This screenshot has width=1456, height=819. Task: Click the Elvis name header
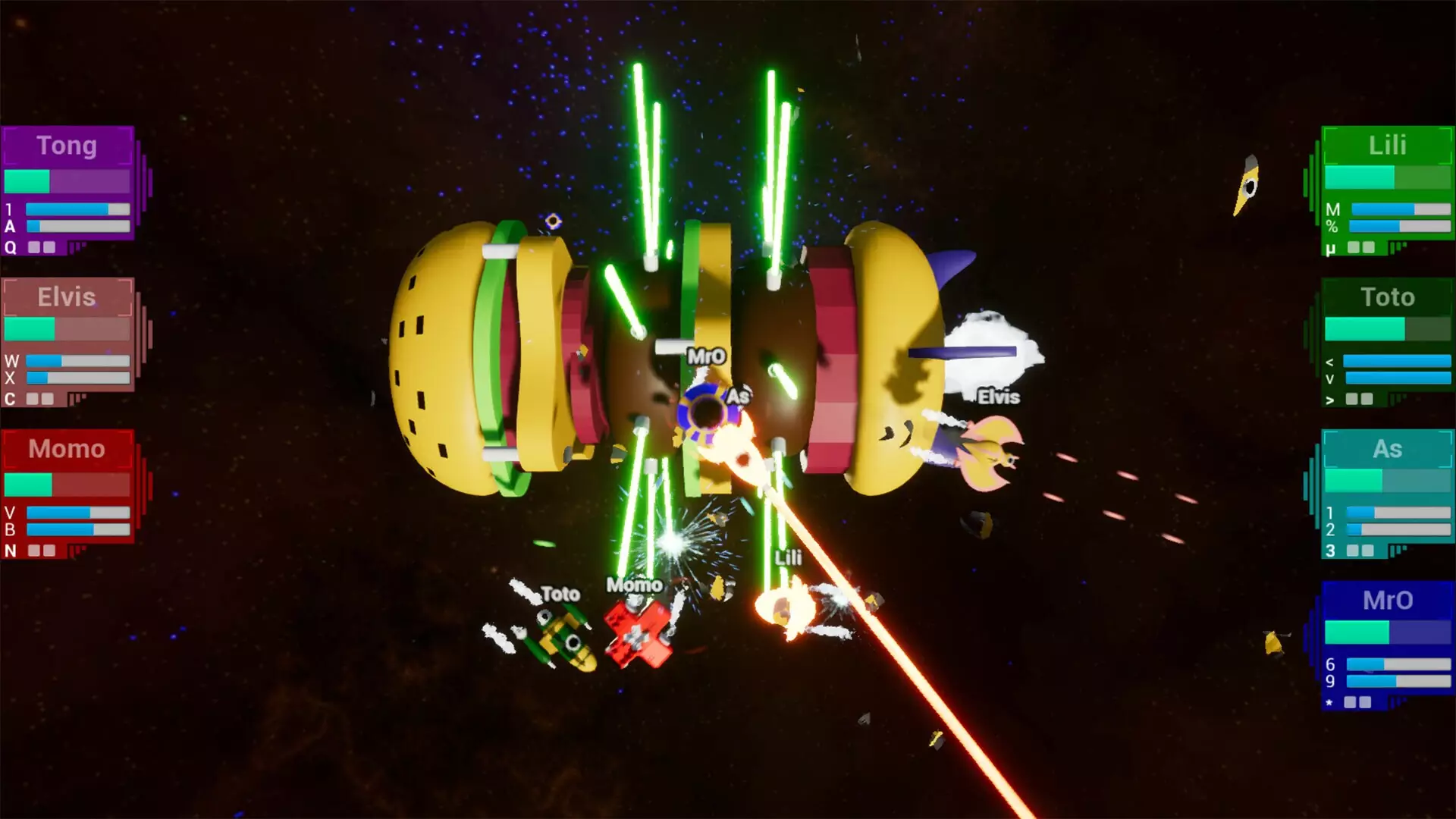click(x=67, y=297)
